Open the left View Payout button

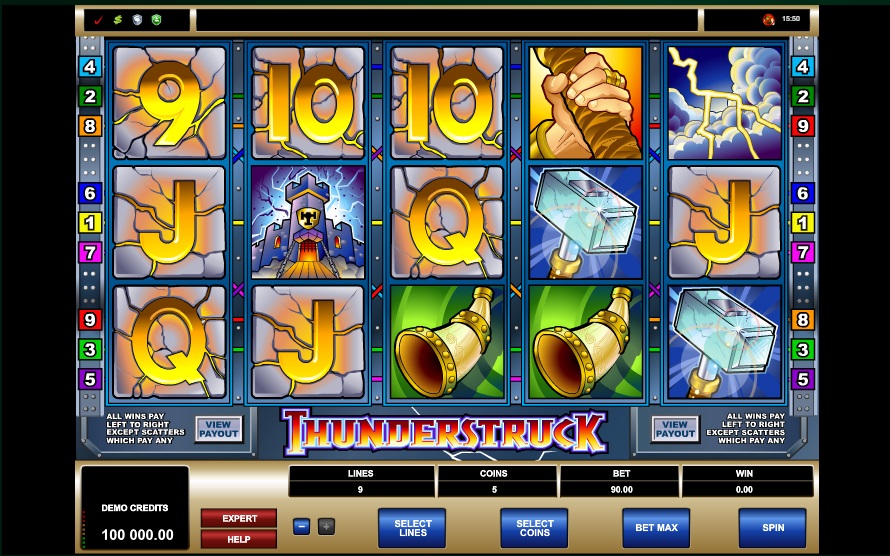218,429
